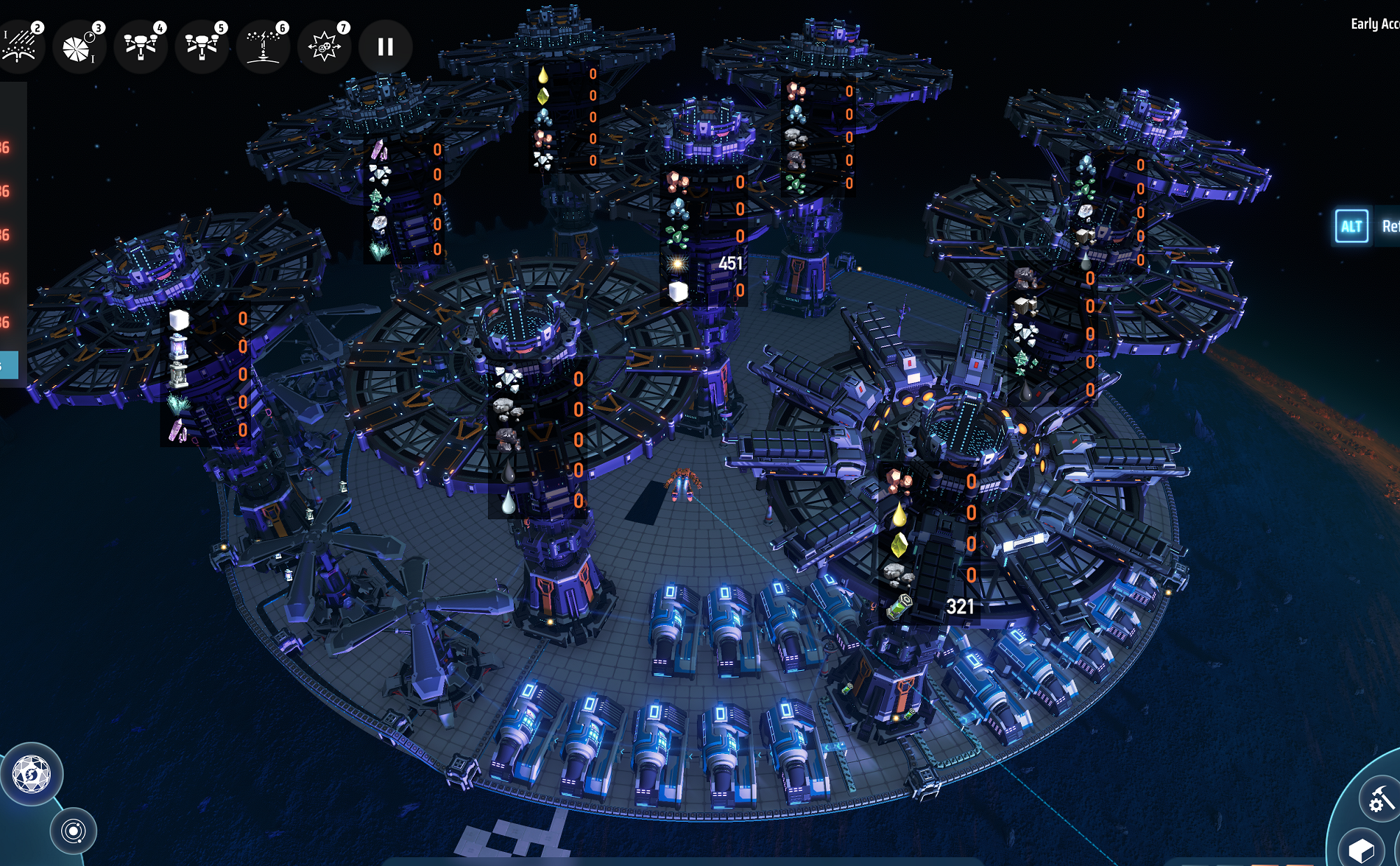This screenshot has width=1400, height=866.
Task: Choose the drone icon numbered 5
Action: pyautogui.click(x=202, y=46)
